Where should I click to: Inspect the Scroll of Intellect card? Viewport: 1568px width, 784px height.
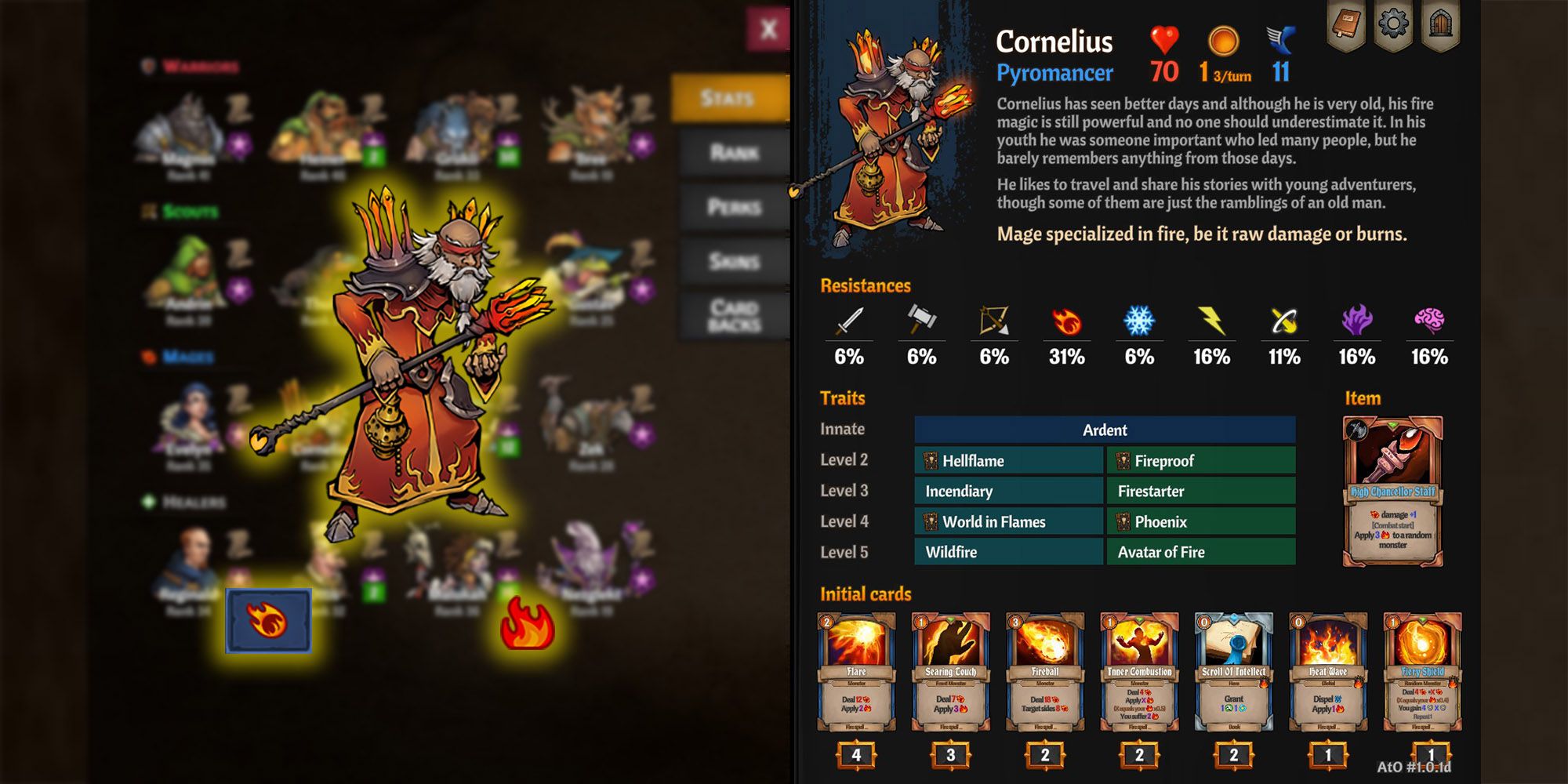pyautogui.click(x=1233, y=673)
